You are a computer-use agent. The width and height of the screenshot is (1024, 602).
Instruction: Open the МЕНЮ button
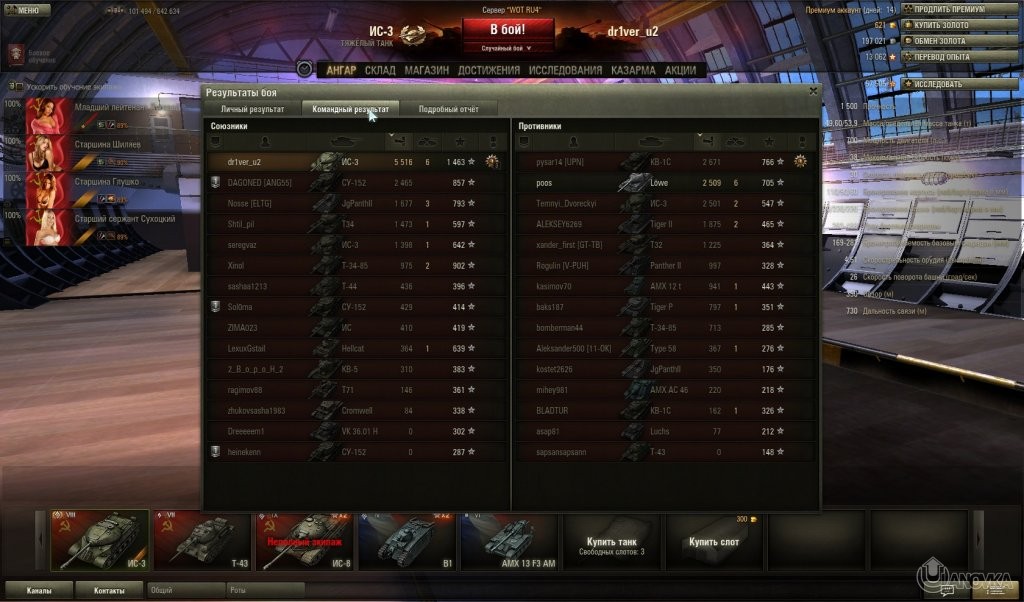[x=27, y=10]
